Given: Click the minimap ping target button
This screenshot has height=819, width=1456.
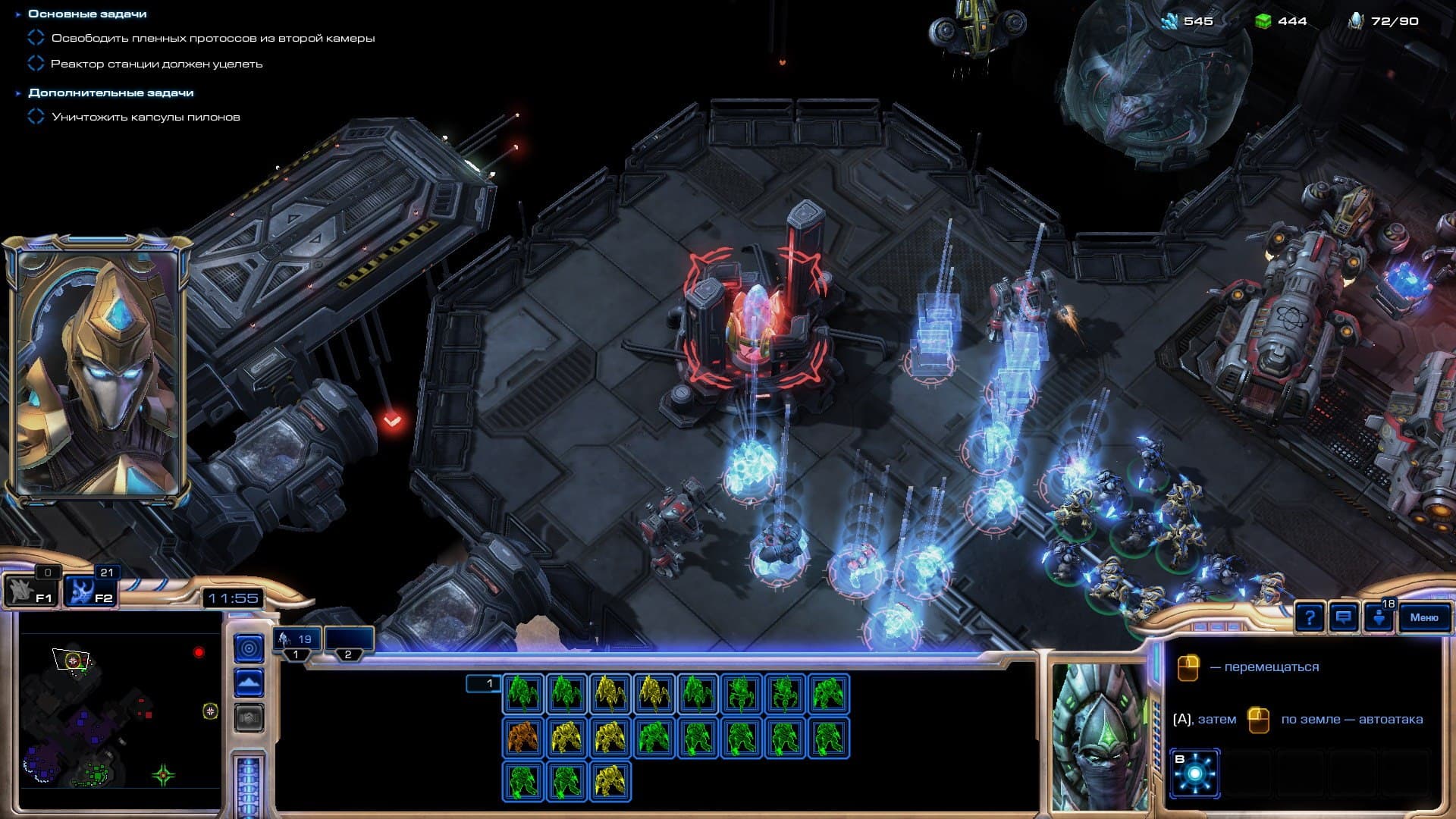Looking at the screenshot, I should (x=249, y=648).
